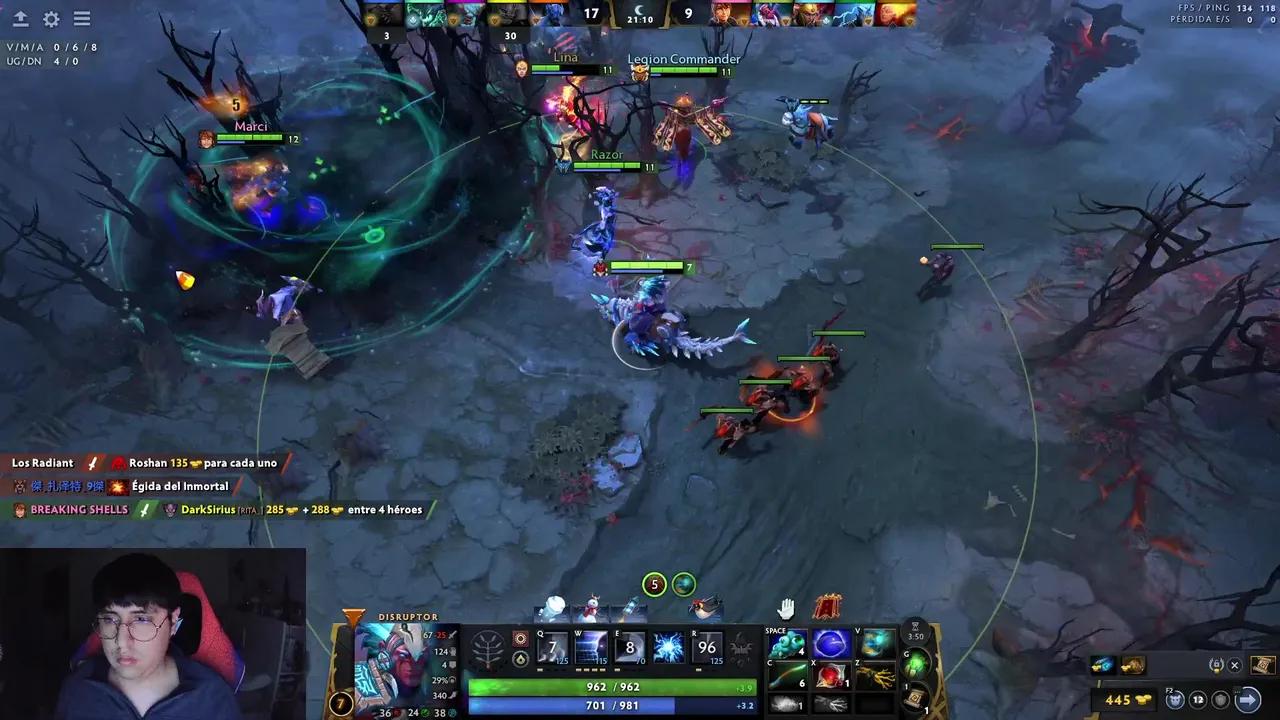Click the gray shield glyph icon near shop
Viewport: 1280px width, 720px height.
[x=1220, y=700]
